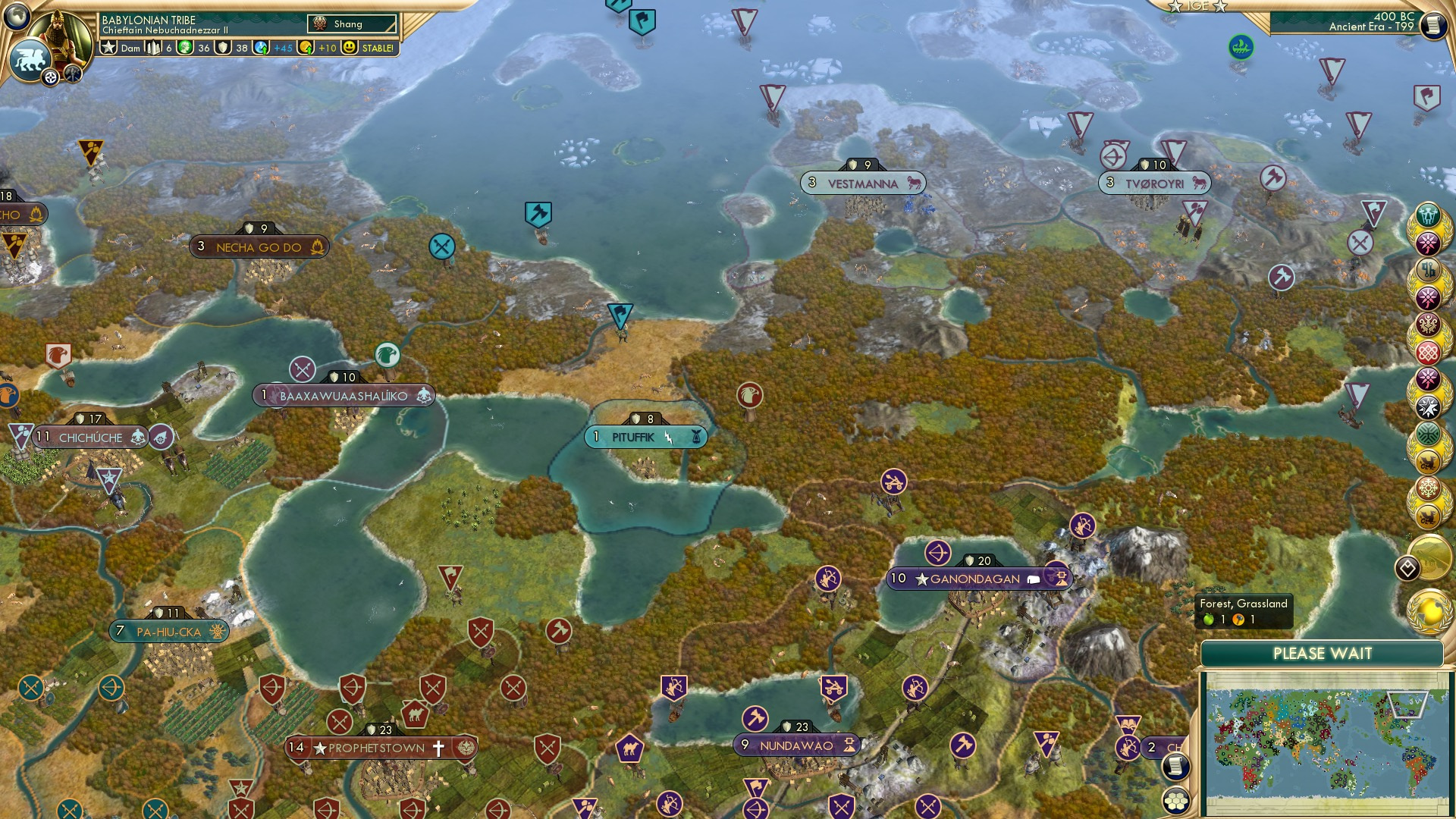Click the gold coin income icon
This screenshot has height=819, width=1456.
pyautogui.click(x=306, y=48)
